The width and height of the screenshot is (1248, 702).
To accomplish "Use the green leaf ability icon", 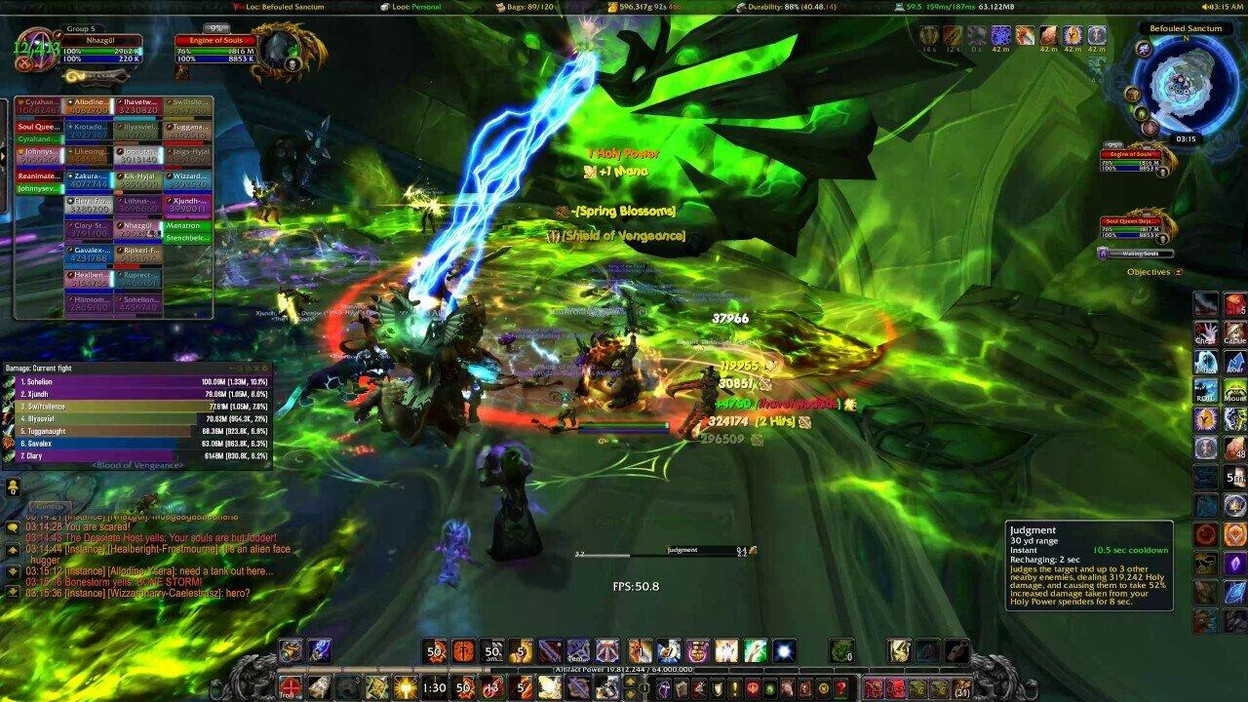I will pos(755,652).
